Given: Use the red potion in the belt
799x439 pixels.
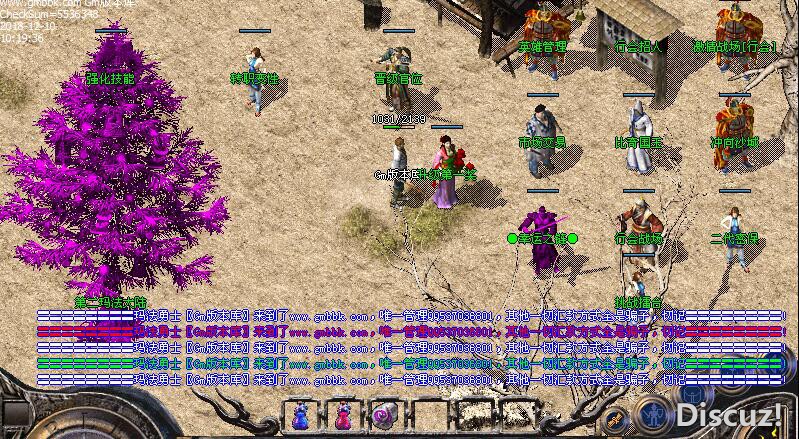Looking at the screenshot, I should 343,415.
